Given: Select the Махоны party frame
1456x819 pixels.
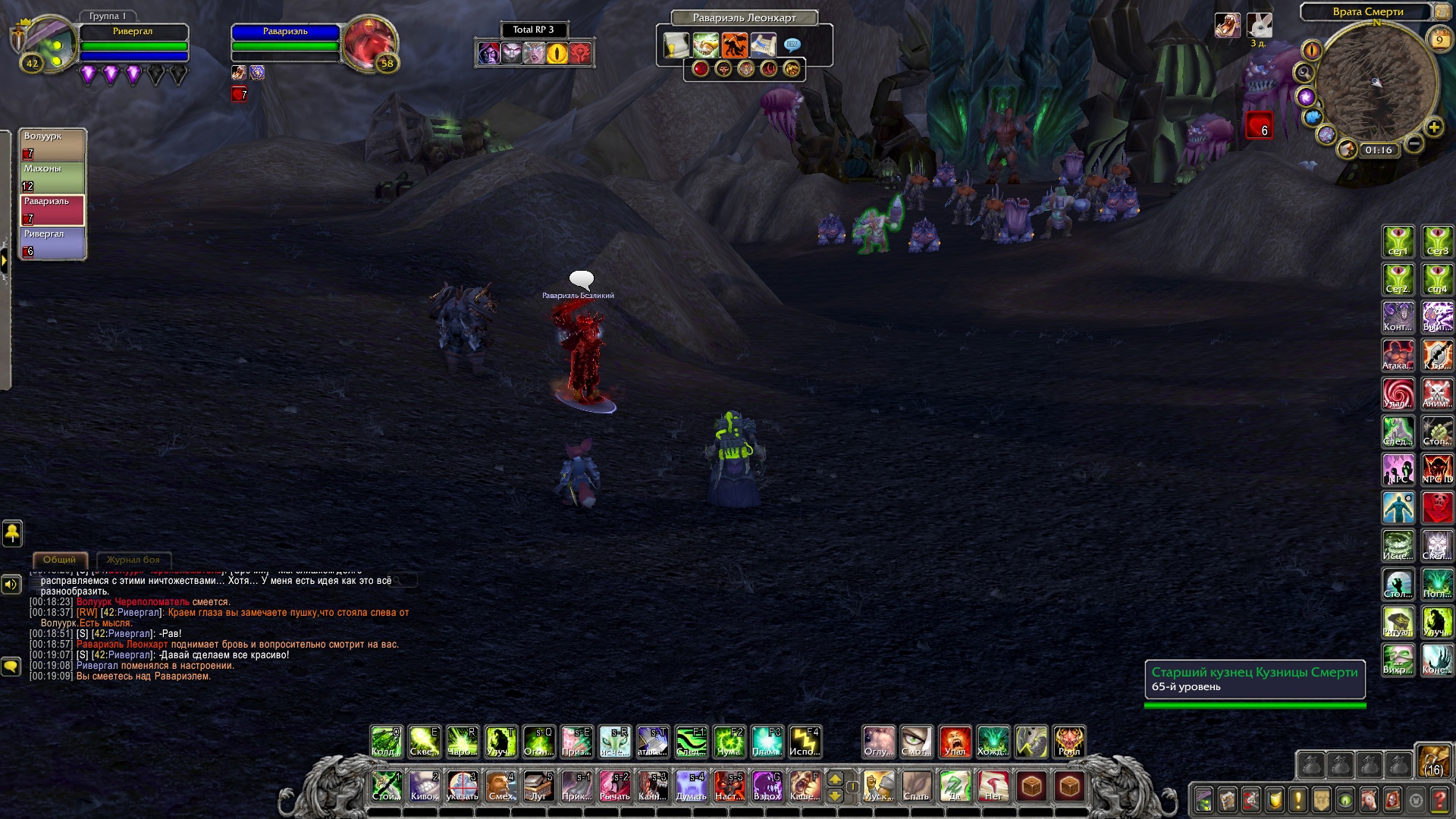Looking at the screenshot, I should coord(52,177).
